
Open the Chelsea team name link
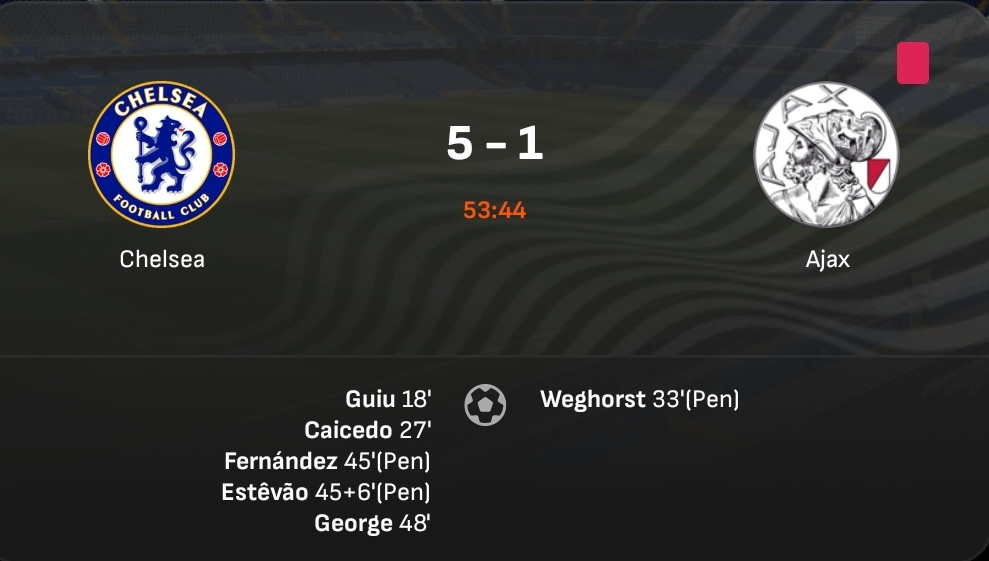click(x=162, y=259)
